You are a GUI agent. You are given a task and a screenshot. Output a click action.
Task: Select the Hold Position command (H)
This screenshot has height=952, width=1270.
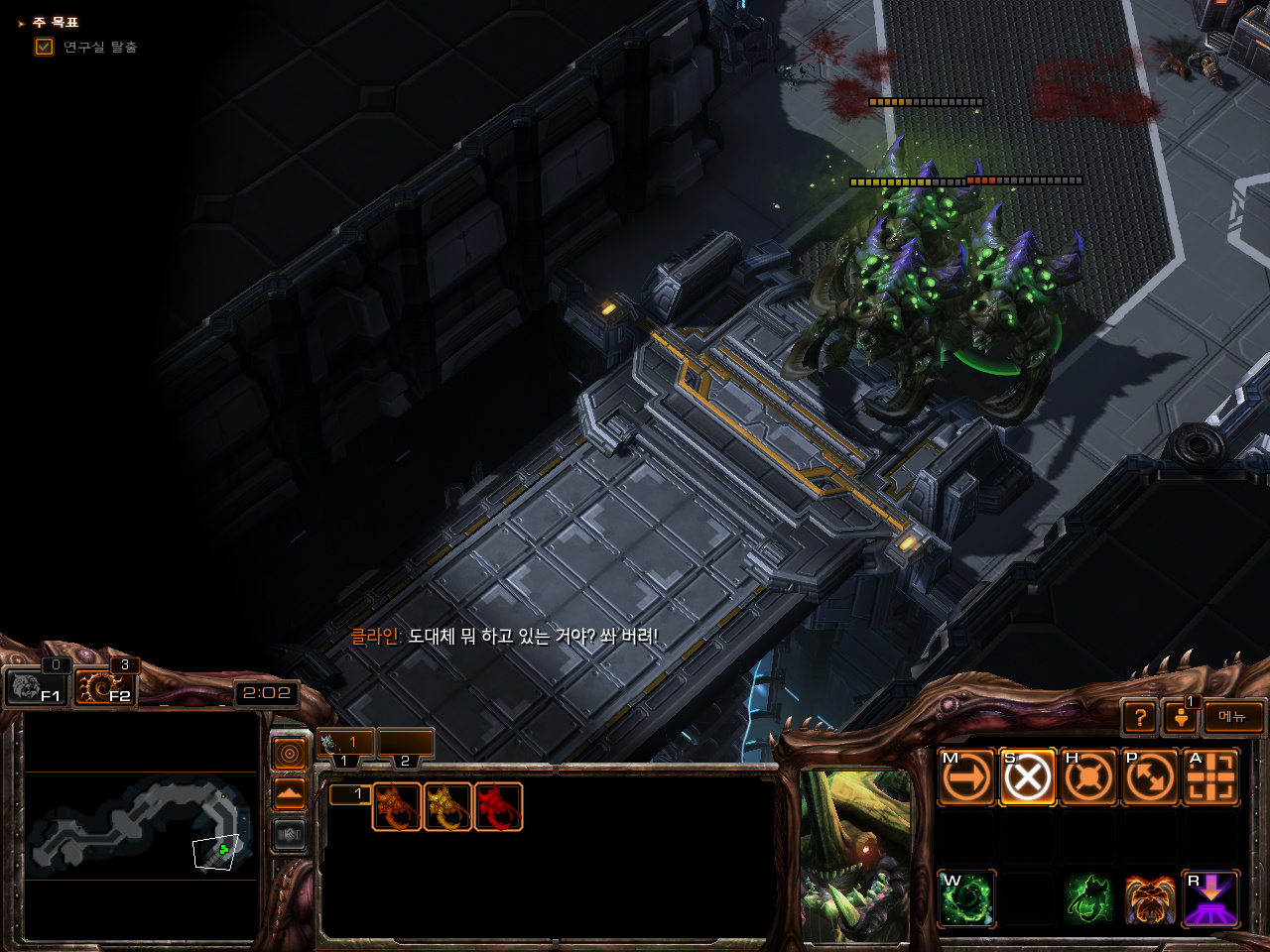click(1088, 776)
